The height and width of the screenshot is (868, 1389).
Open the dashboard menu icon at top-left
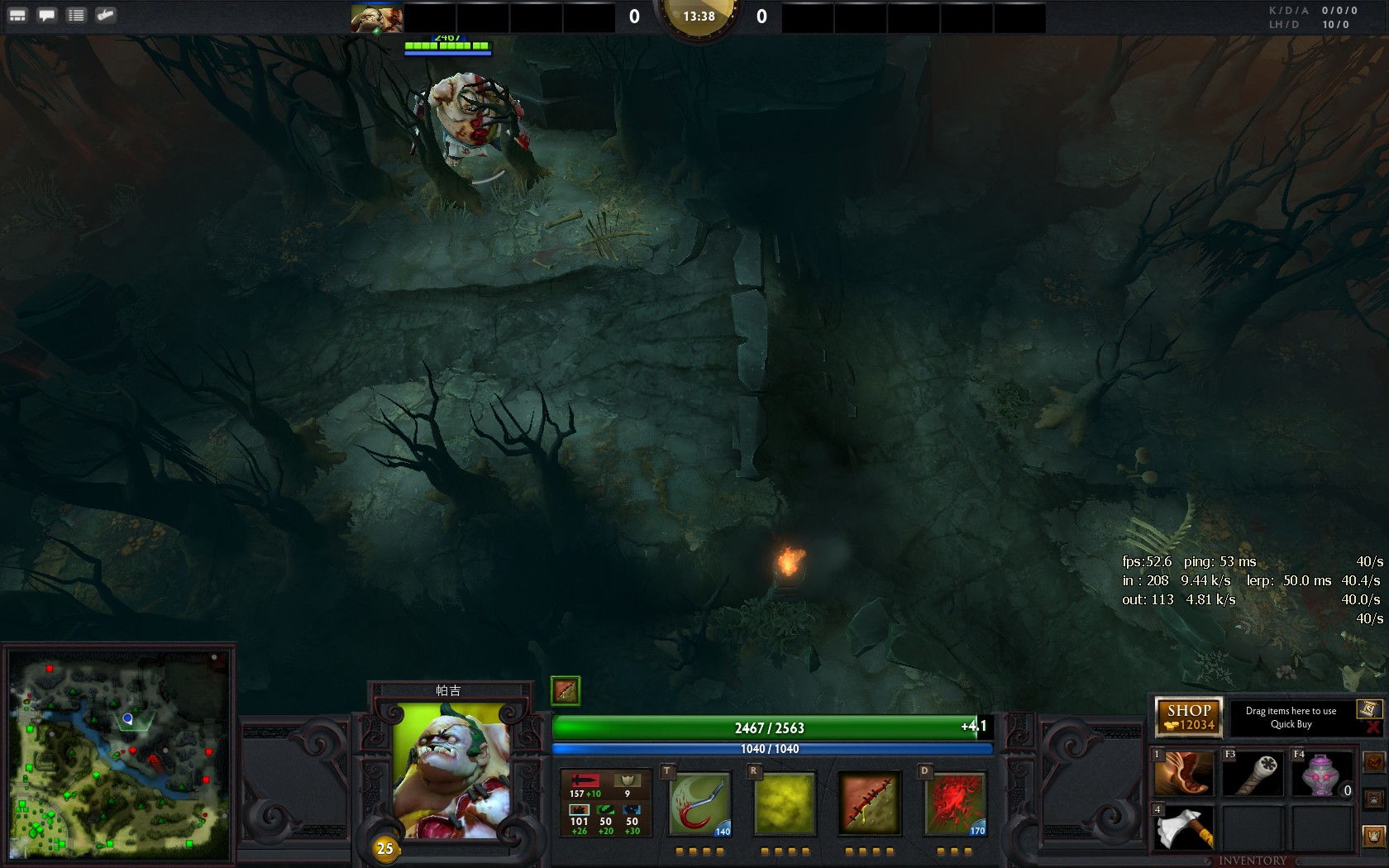tap(17, 15)
